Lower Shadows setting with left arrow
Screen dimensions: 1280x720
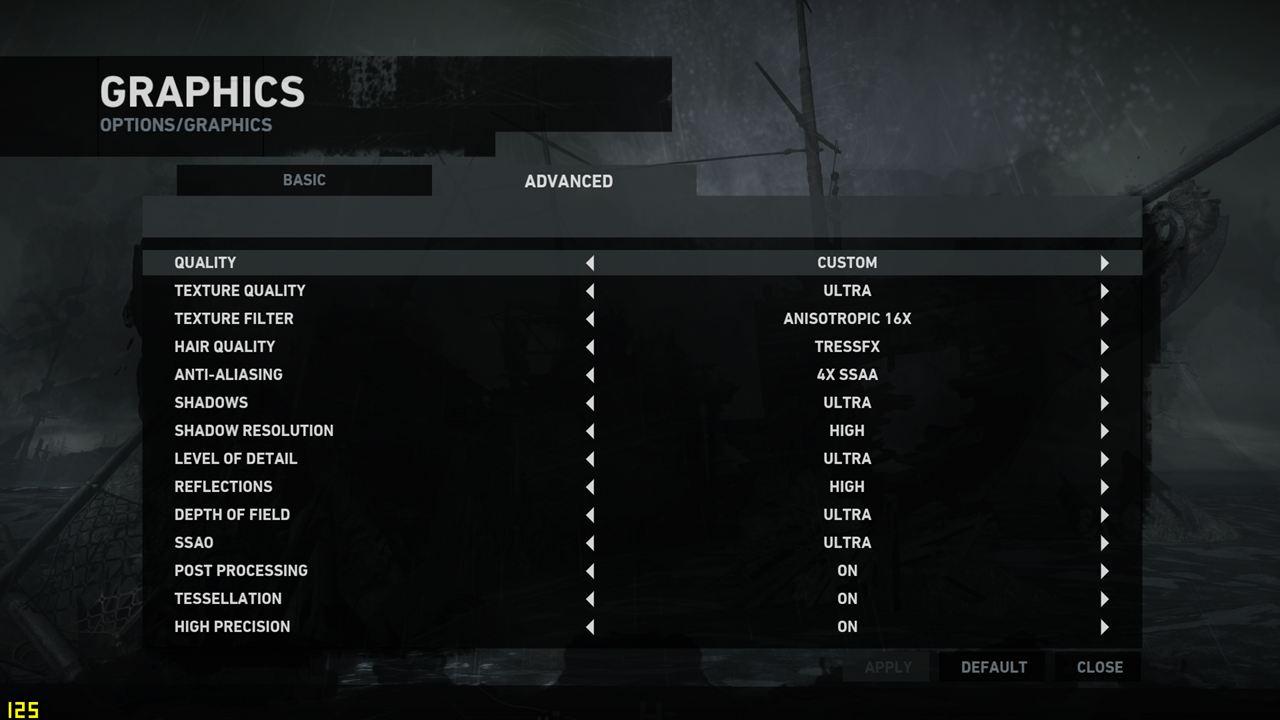click(x=590, y=403)
